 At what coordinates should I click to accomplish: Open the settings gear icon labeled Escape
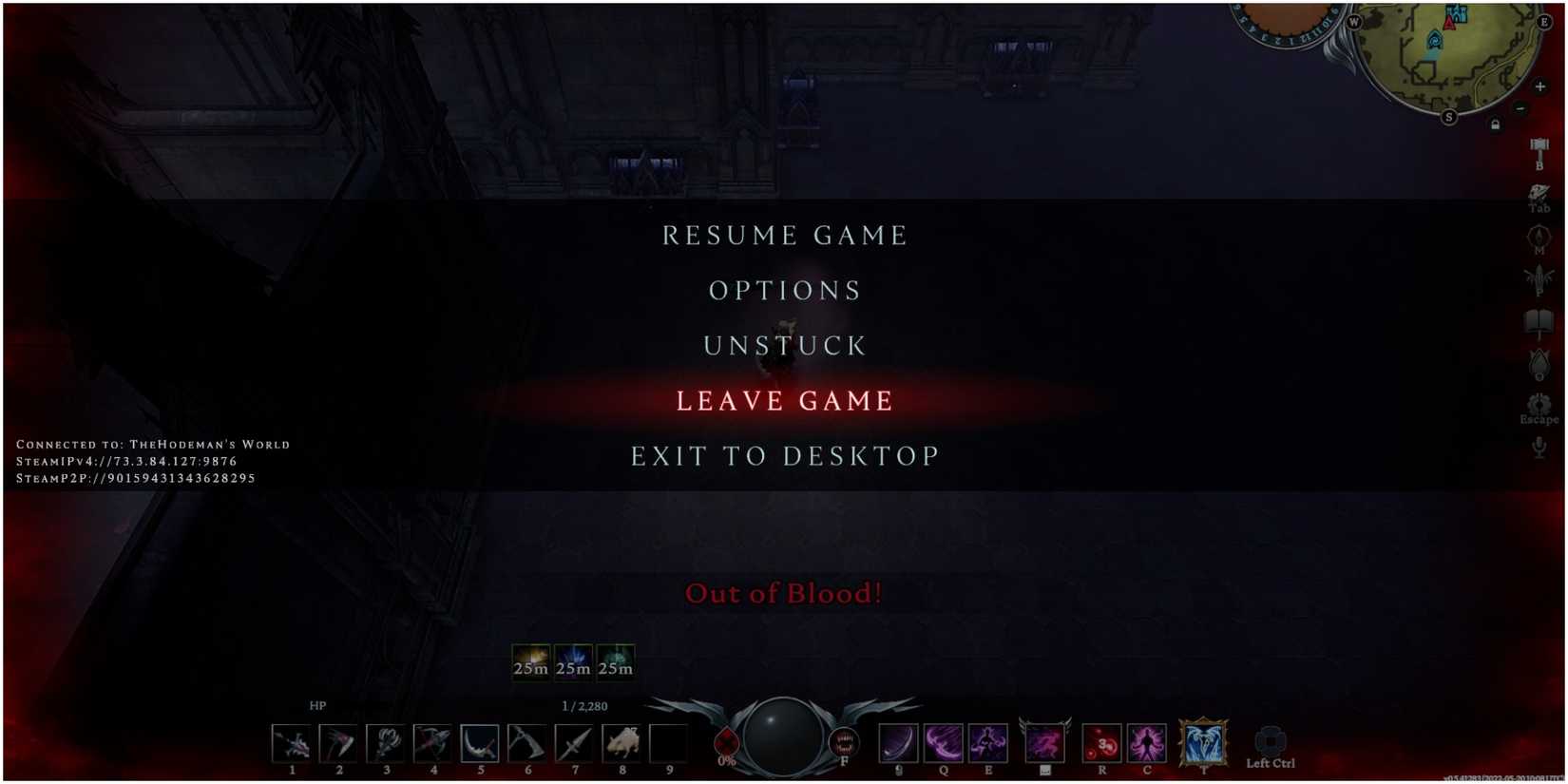coord(1539,404)
